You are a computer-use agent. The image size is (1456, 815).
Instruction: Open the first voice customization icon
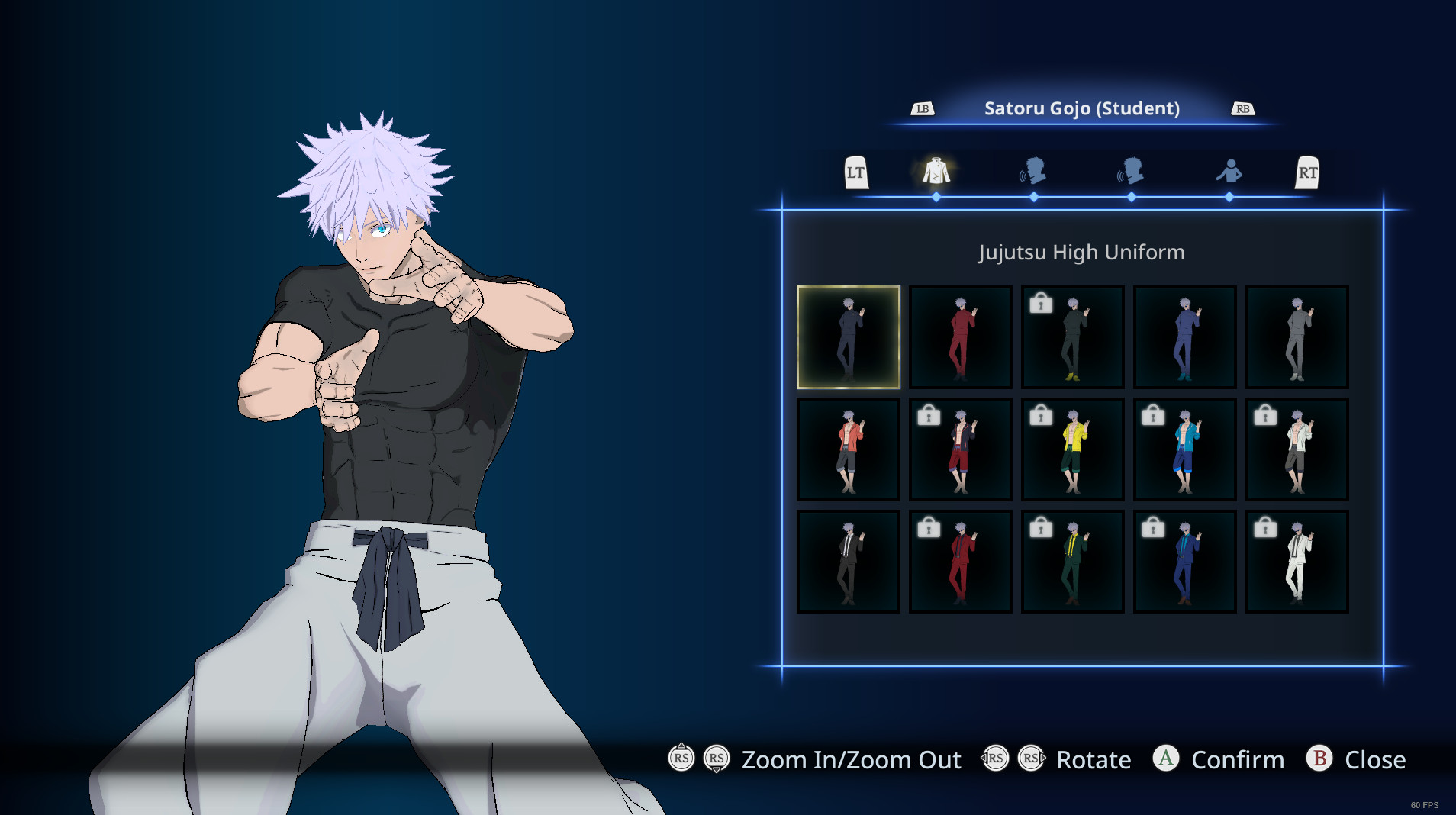pyautogui.click(x=1034, y=172)
